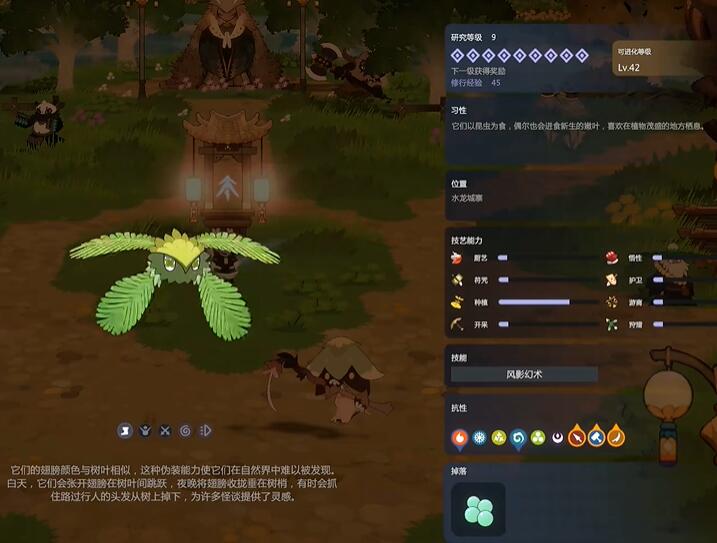Select the hammer blunt resistance icon
The height and width of the screenshot is (543, 717).
point(596,437)
